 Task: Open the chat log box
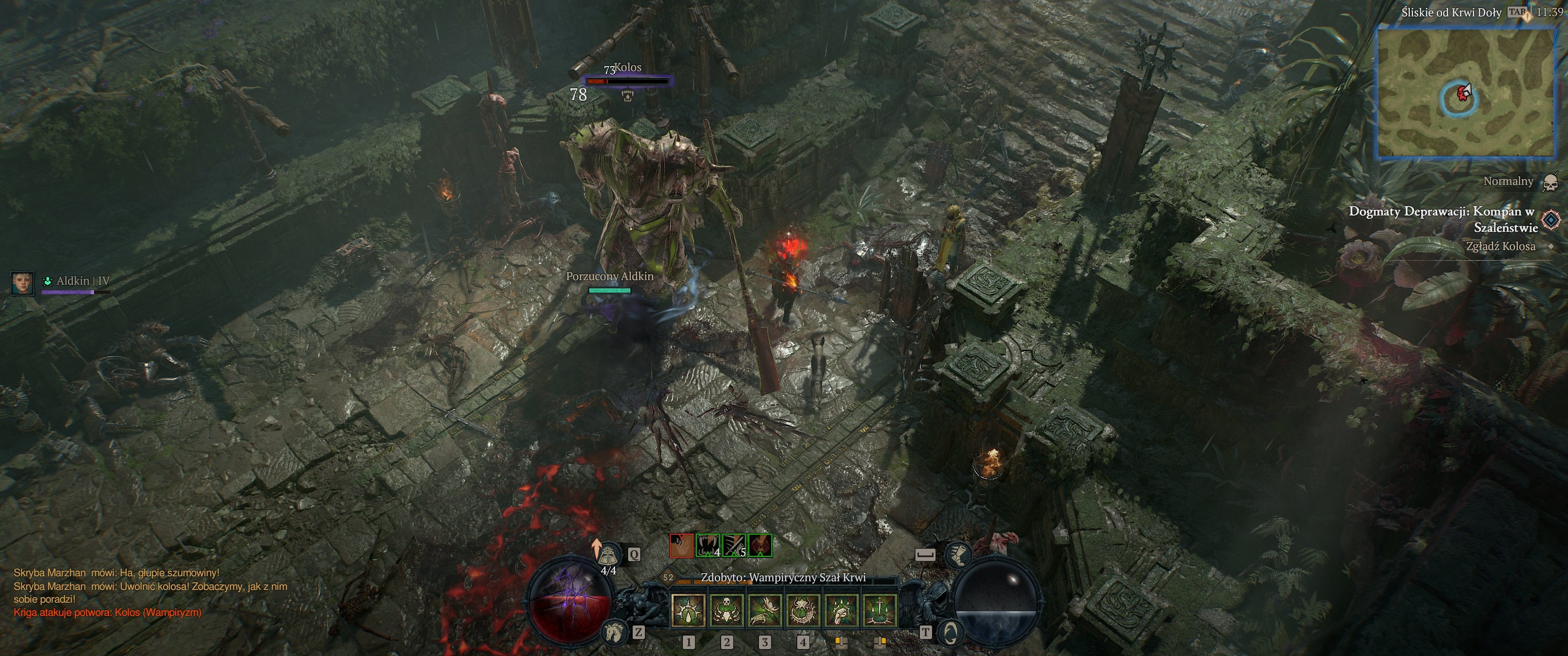click(149, 592)
